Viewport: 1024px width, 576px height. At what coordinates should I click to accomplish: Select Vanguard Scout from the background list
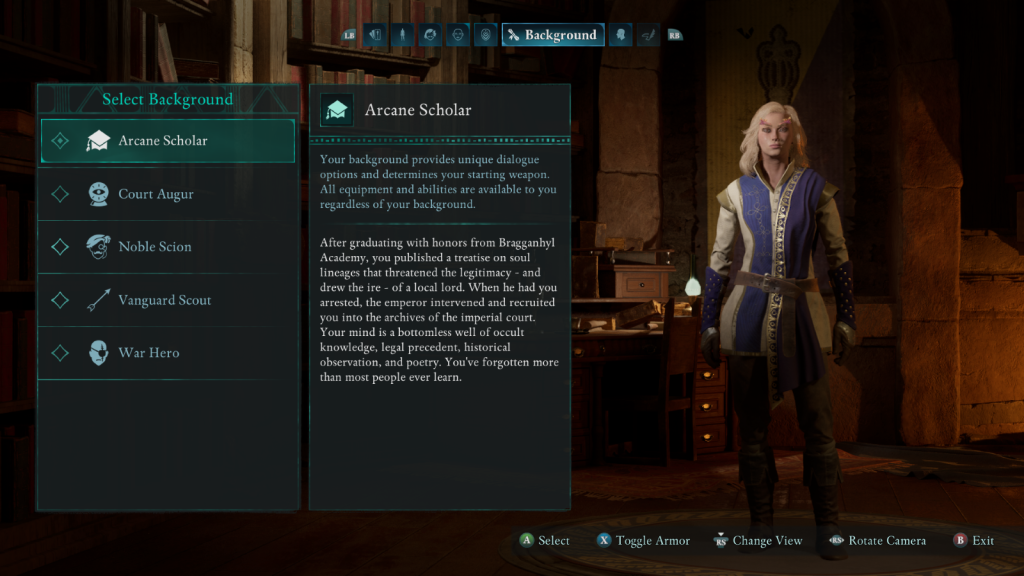pyautogui.click(x=167, y=300)
